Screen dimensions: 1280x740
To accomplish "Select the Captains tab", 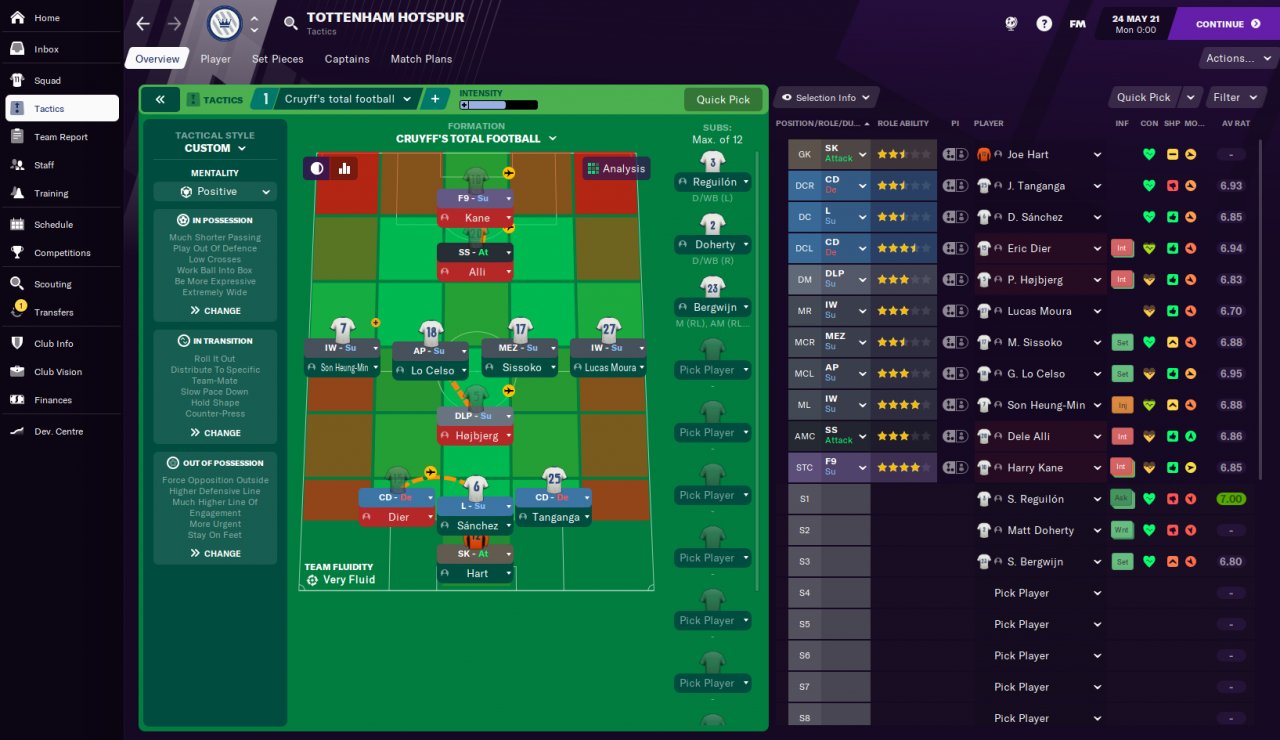I will (x=347, y=59).
